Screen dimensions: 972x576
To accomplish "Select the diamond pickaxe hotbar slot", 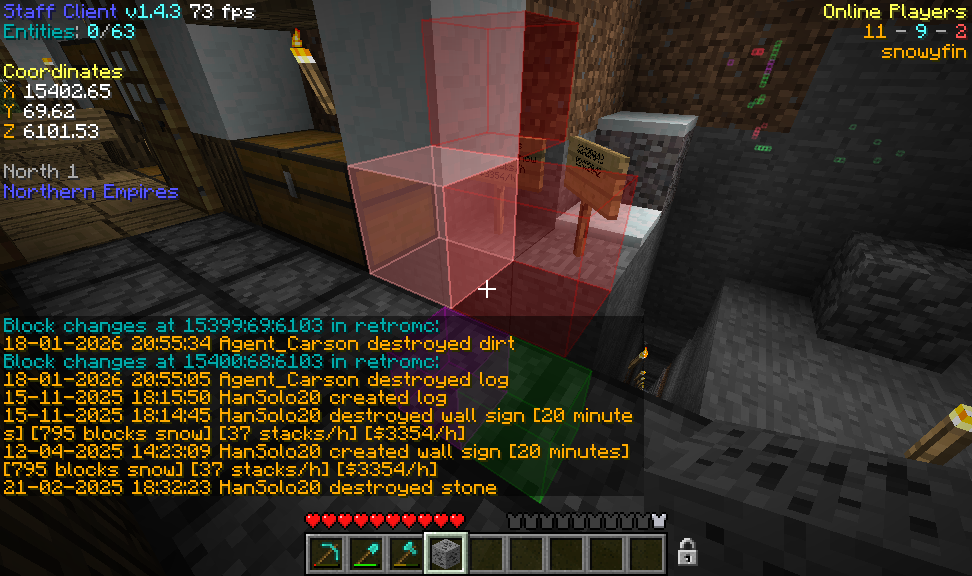I will pos(326,552).
